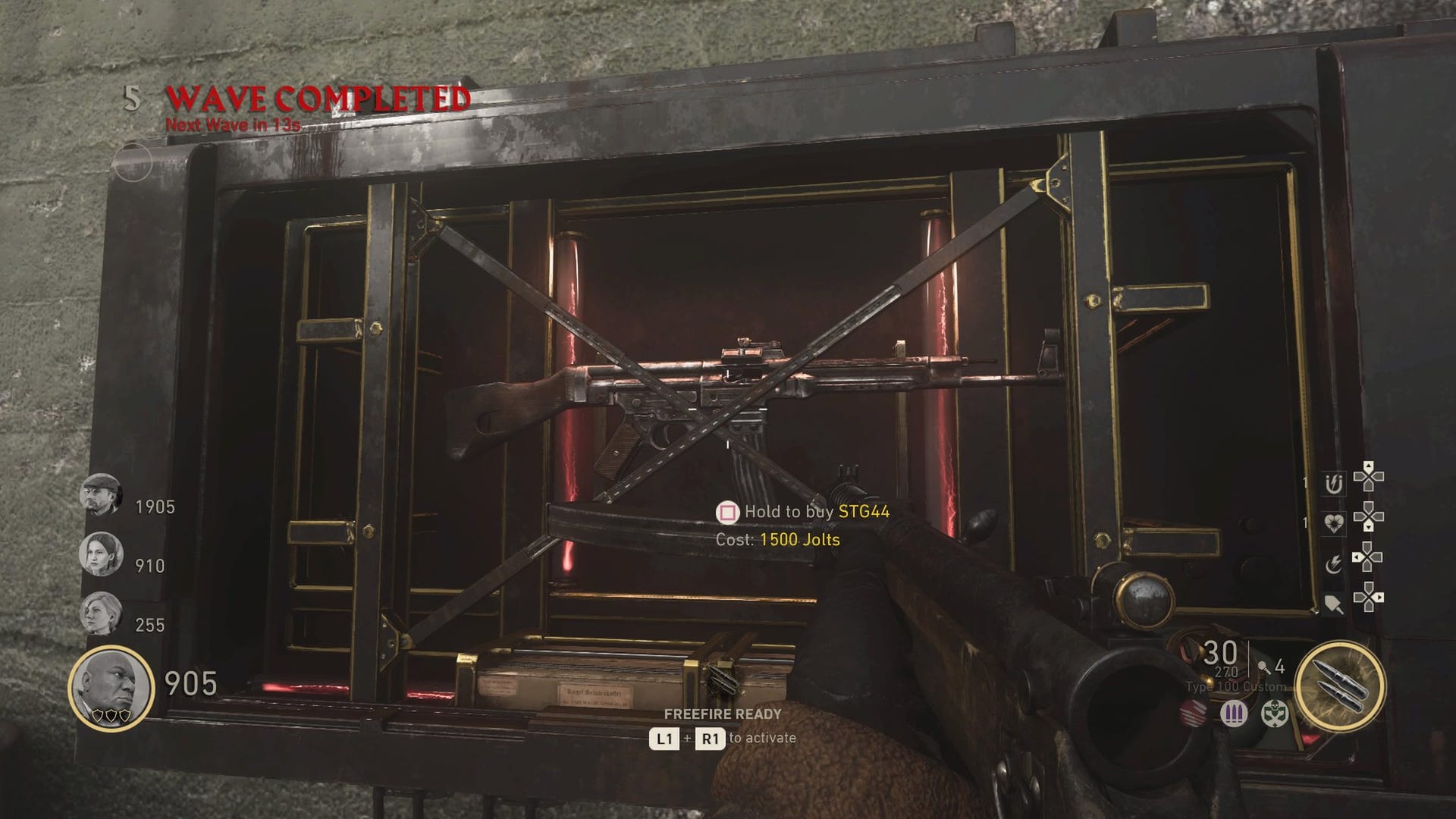Click the heart consumable icon
Image resolution: width=1456 pixels, height=819 pixels.
coord(1335,522)
